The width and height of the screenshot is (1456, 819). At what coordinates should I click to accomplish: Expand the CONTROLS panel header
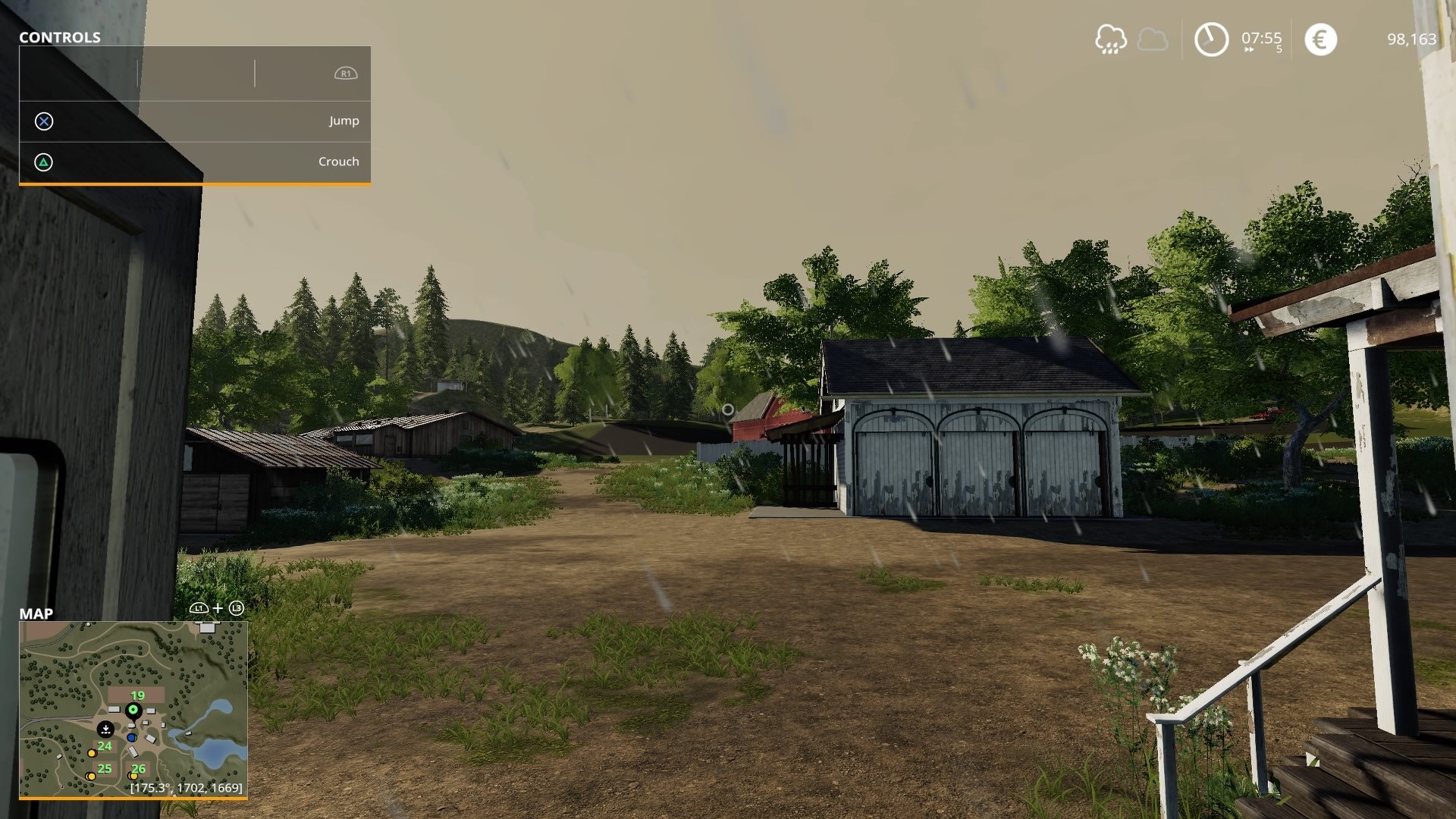59,36
